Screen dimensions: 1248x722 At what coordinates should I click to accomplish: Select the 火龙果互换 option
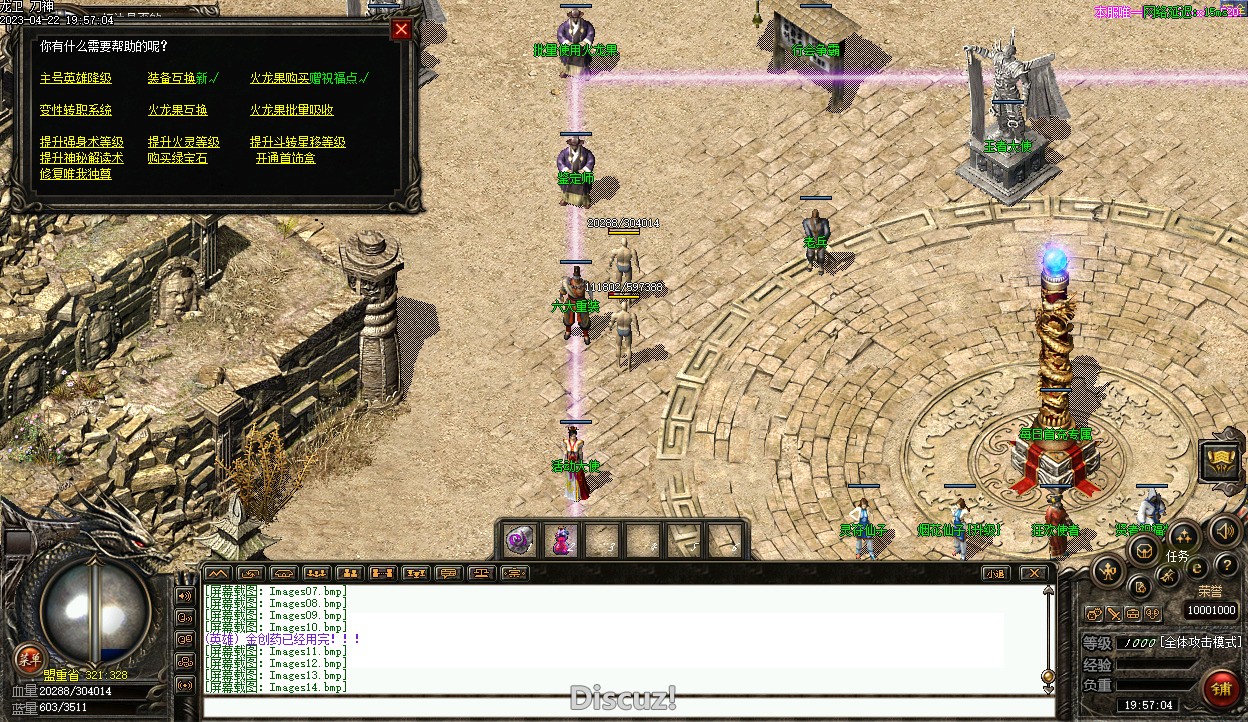[178, 110]
